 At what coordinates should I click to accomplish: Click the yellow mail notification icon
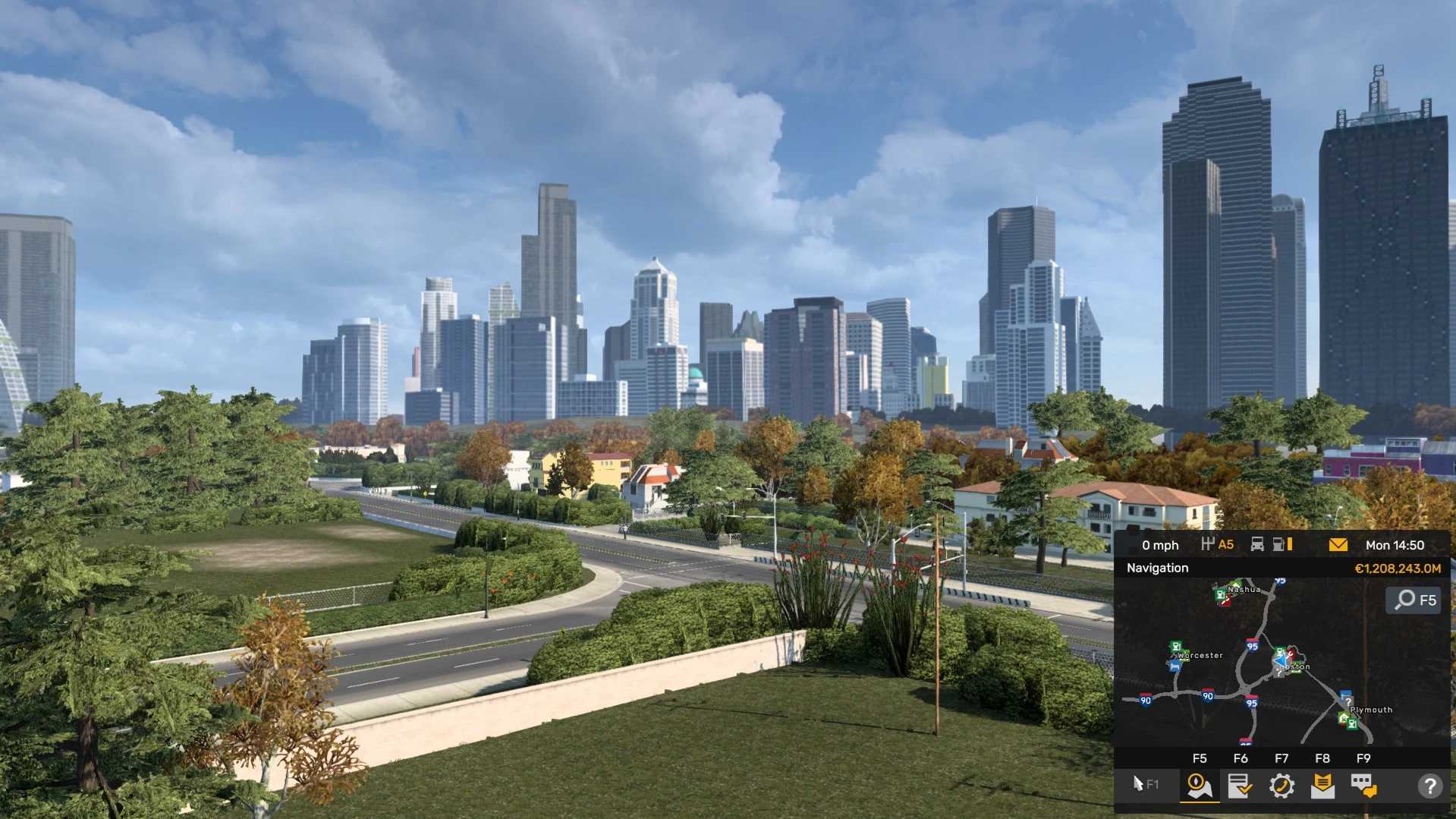1338,545
